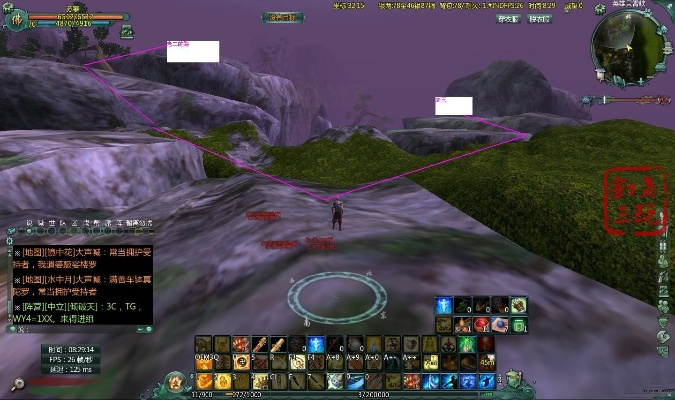Click the left of the two buttons beside the minimap
This screenshot has width=675, height=400.
[x=509, y=19]
